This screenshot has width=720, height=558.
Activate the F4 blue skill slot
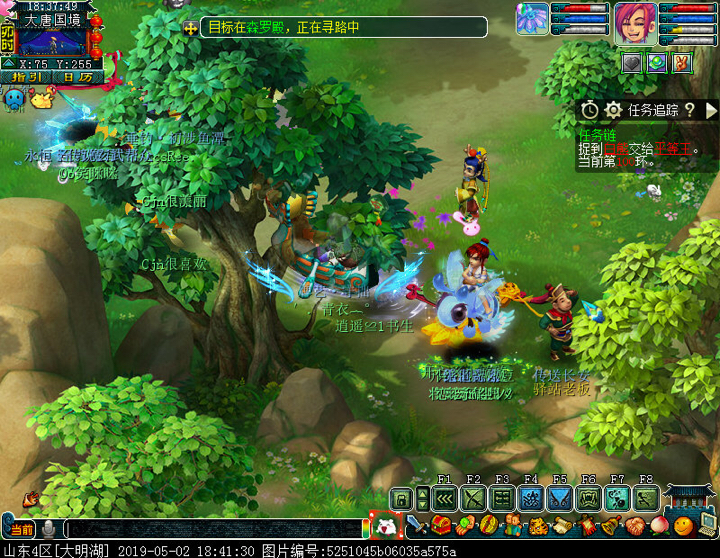[531, 498]
